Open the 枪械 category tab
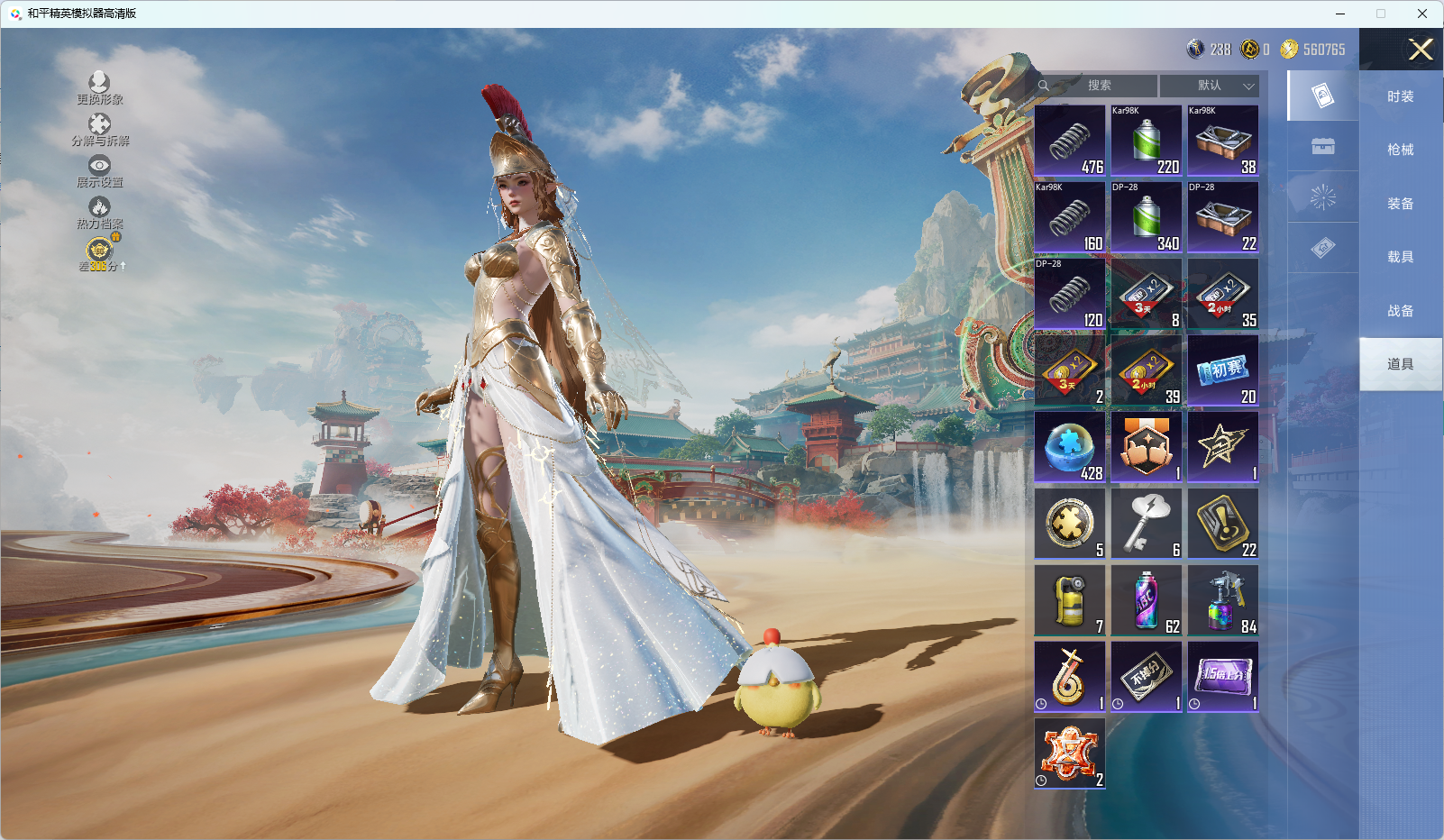The image size is (1444, 840). click(x=1400, y=150)
